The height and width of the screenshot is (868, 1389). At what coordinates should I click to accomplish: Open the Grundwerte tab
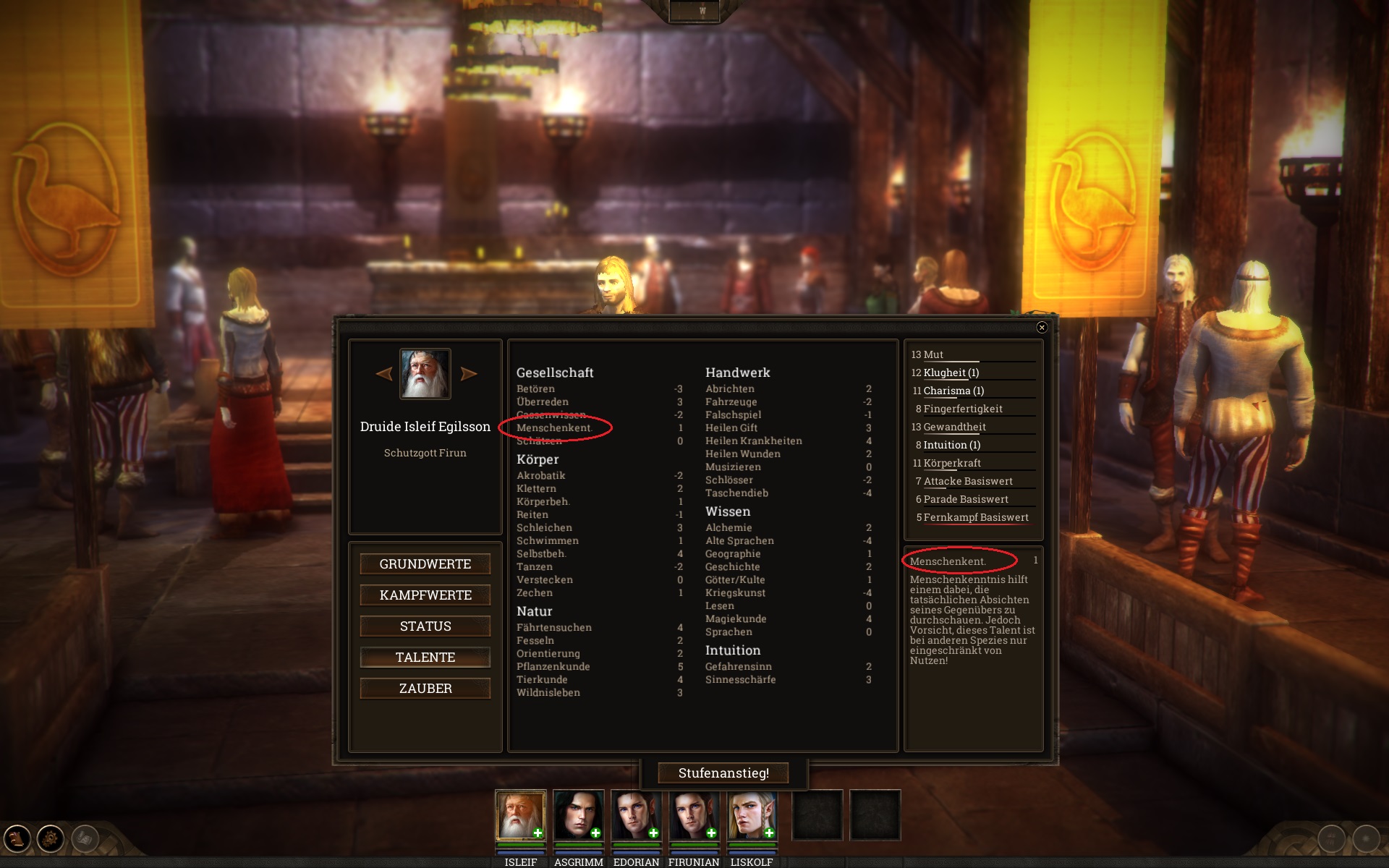pos(425,564)
